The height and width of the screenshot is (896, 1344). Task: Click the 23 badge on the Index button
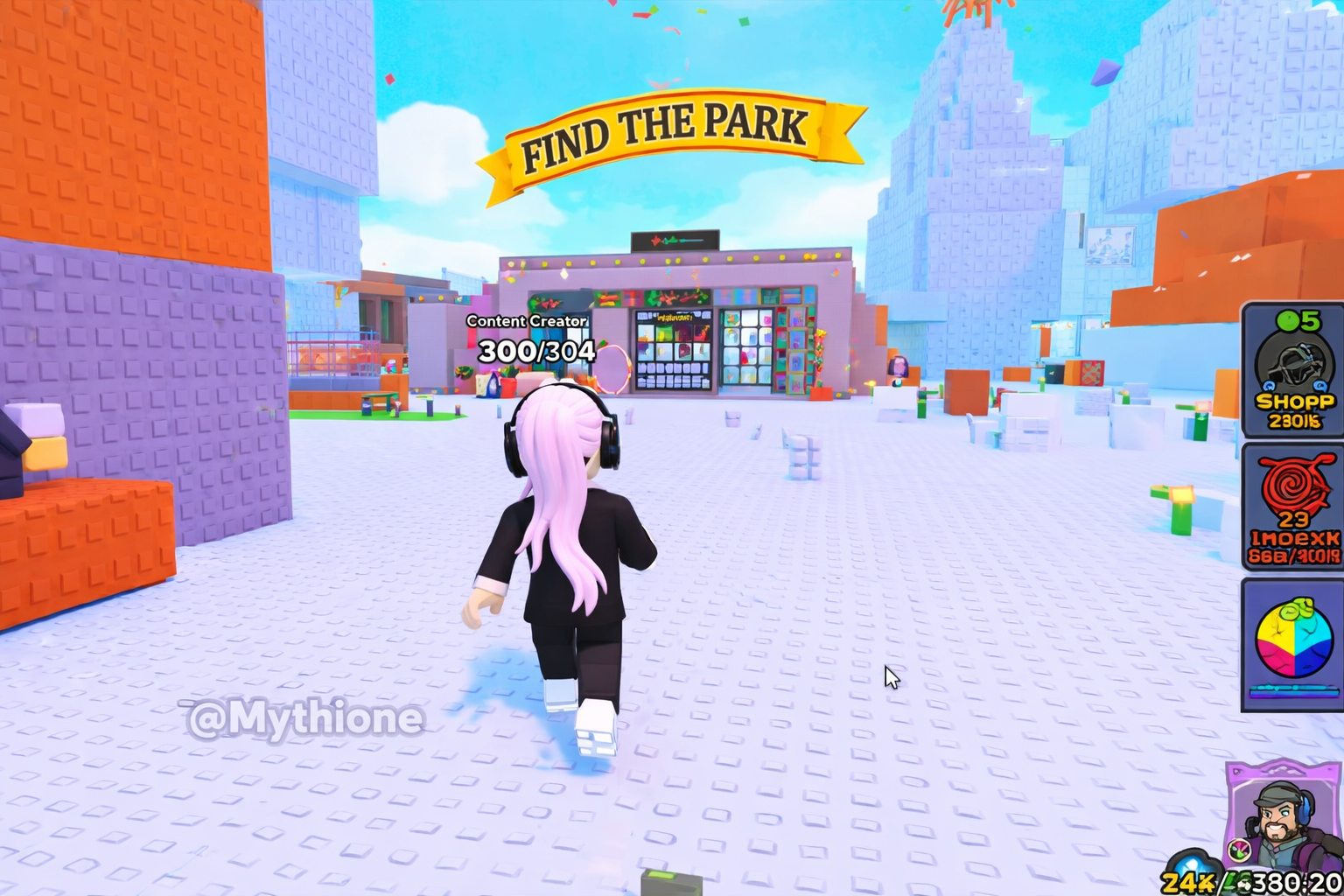point(1293,518)
